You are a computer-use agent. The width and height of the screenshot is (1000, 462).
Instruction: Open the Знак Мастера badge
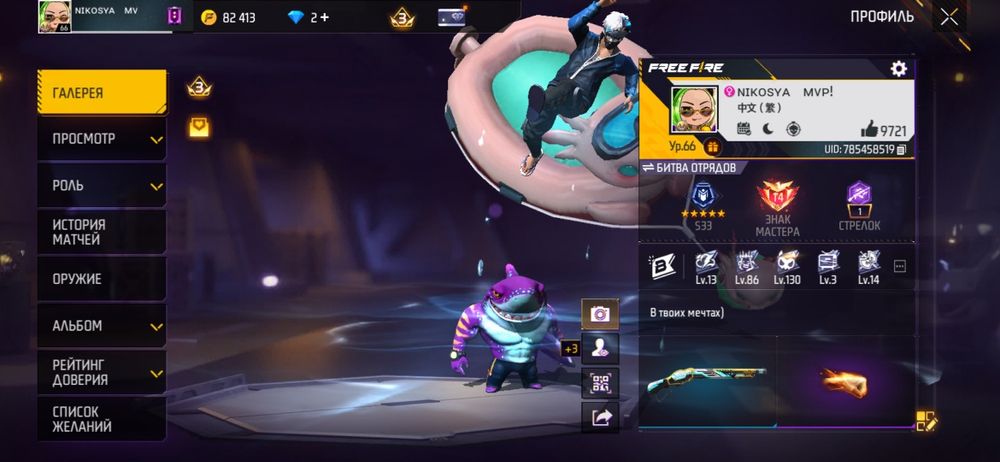point(777,207)
